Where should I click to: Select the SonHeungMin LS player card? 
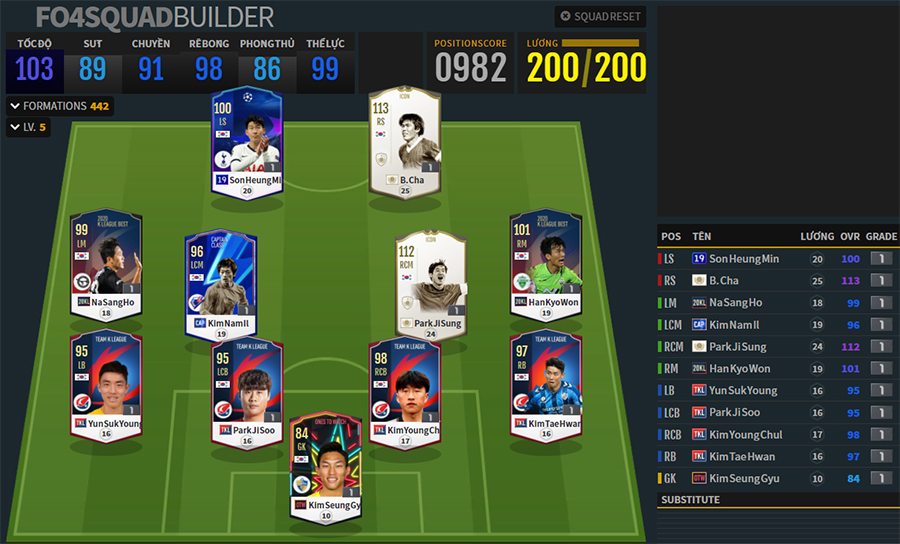click(x=248, y=140)
